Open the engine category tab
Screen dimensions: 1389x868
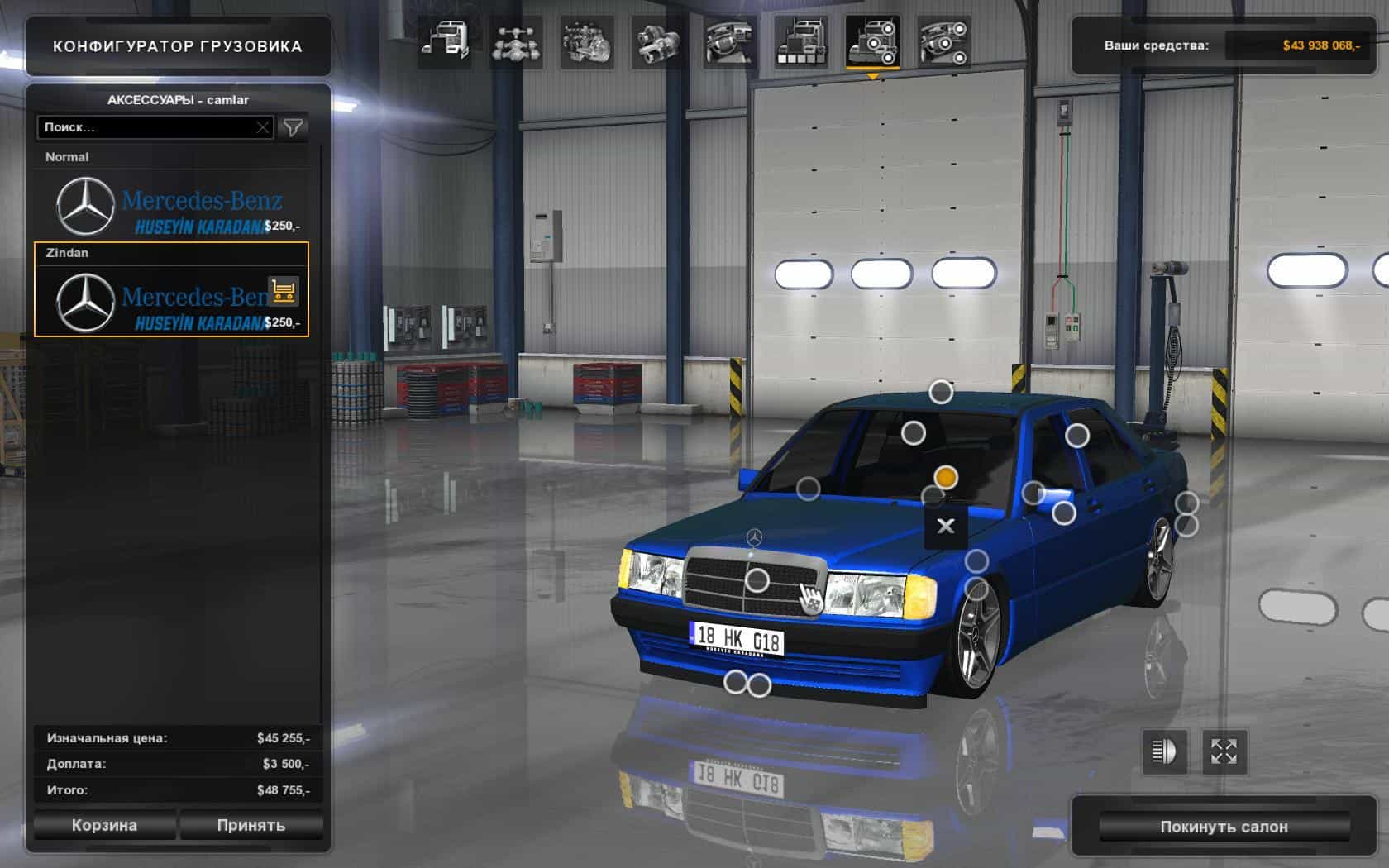pos(587,41)
